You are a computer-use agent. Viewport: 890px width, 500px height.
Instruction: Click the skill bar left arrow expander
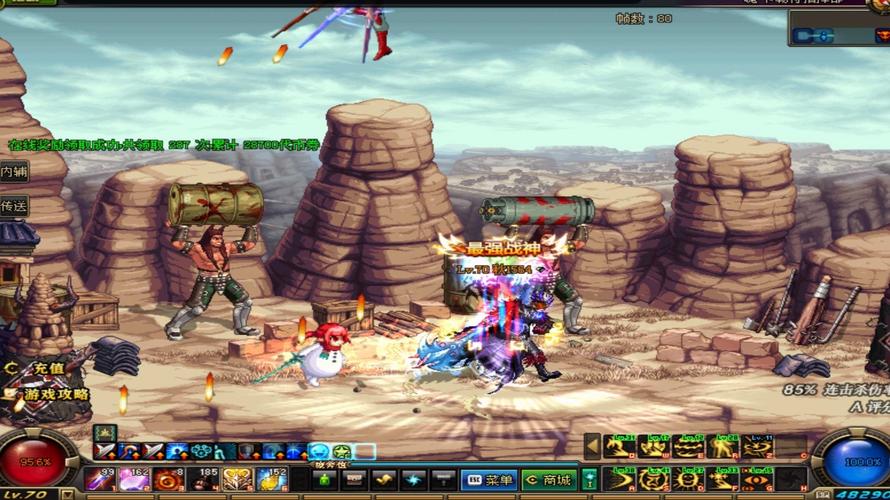592,446
